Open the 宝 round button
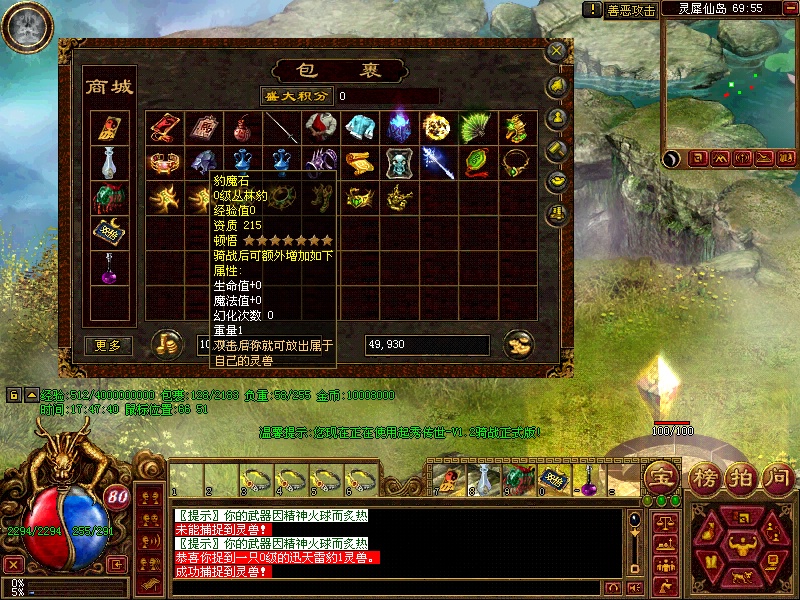Image resolution: width=800 pixels, height=600 pixels. tap(660, 477)
